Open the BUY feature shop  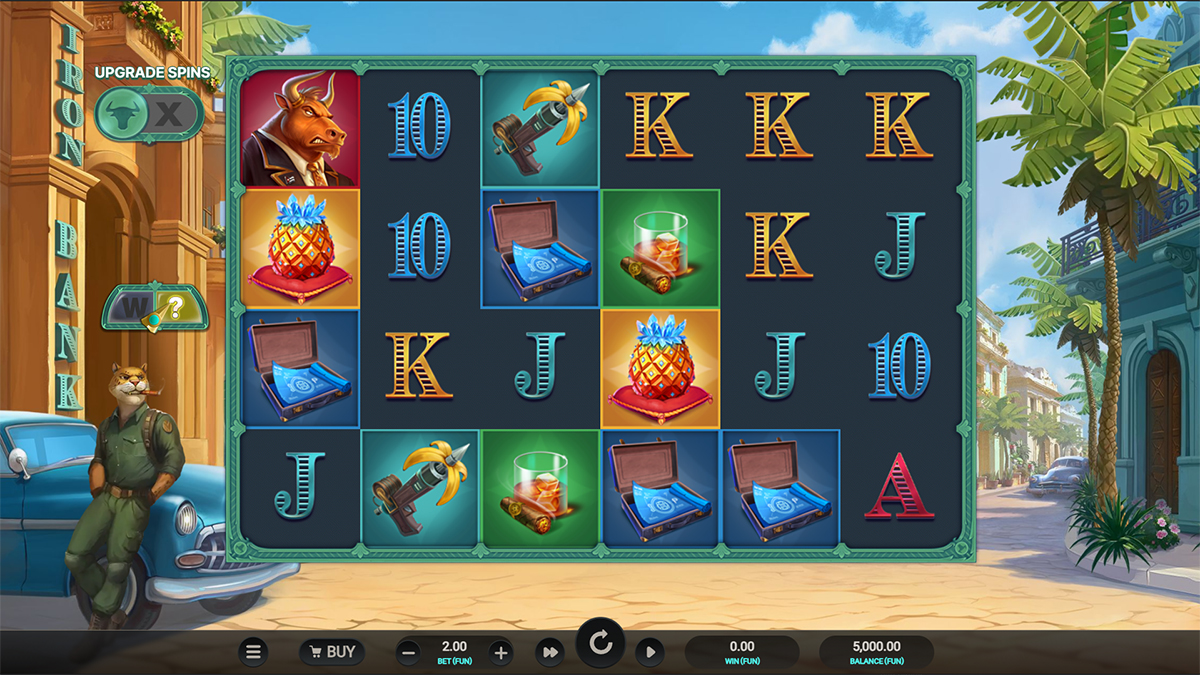(x=331, y=652)
